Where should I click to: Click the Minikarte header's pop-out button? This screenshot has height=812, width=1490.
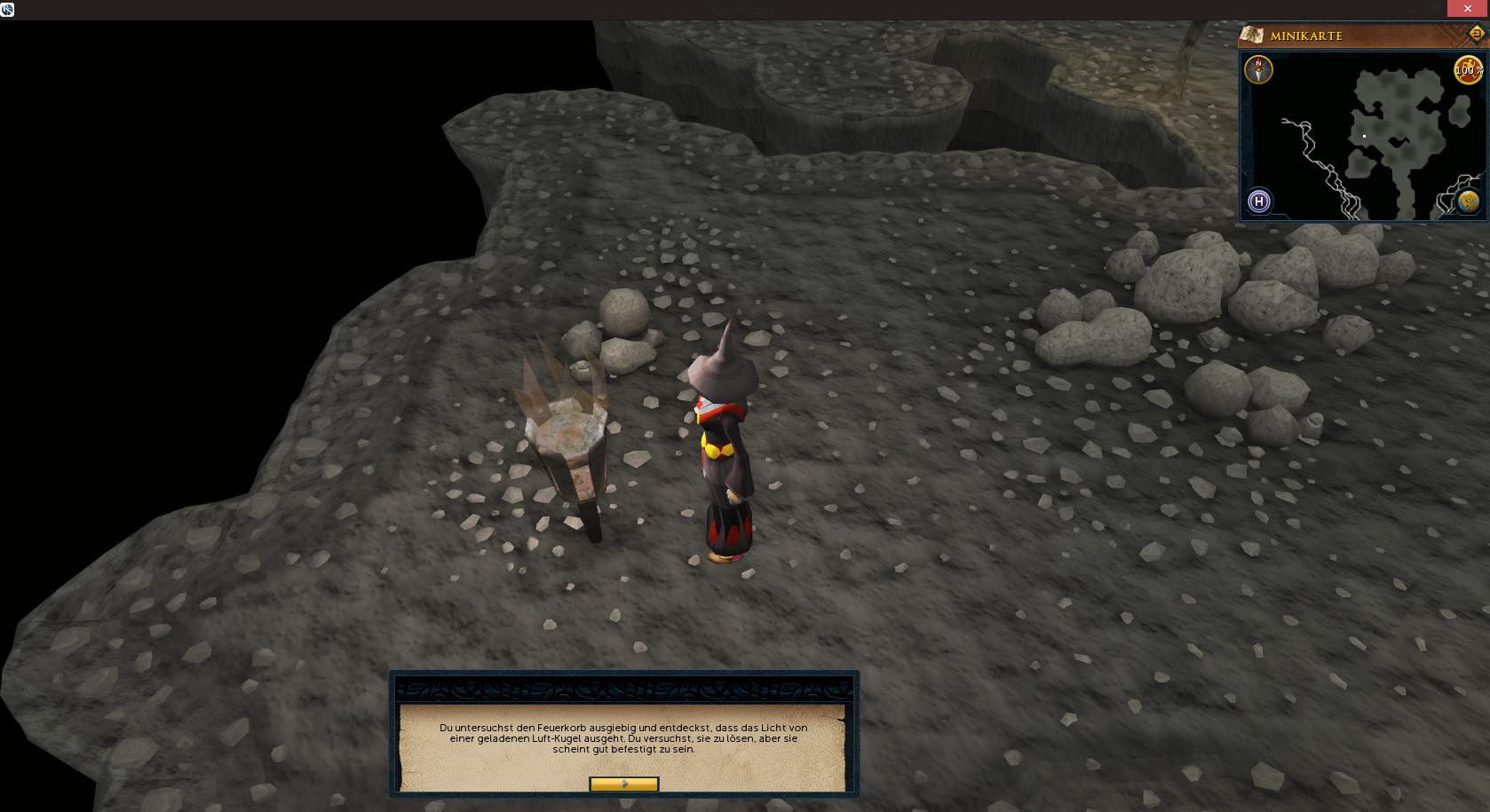coord(1476,35)
